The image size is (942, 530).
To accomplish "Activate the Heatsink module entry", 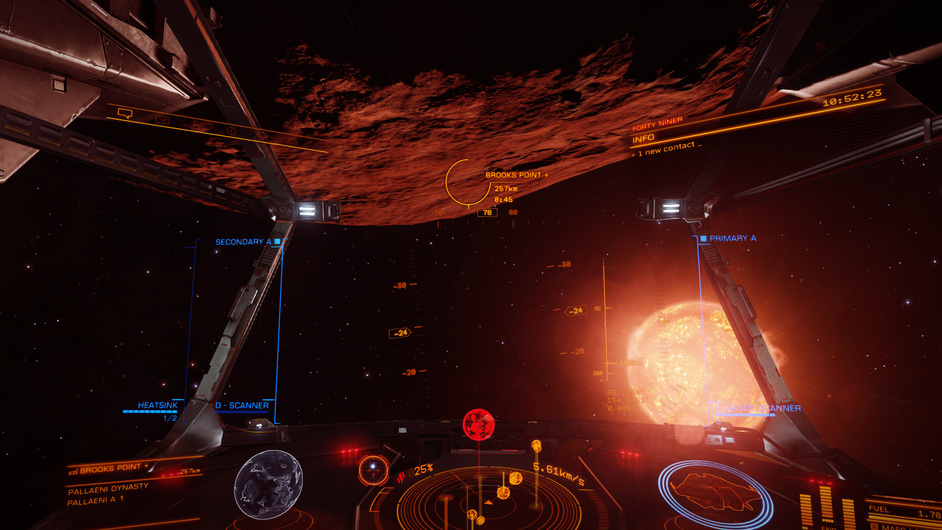I will click(x=157, y=405).
